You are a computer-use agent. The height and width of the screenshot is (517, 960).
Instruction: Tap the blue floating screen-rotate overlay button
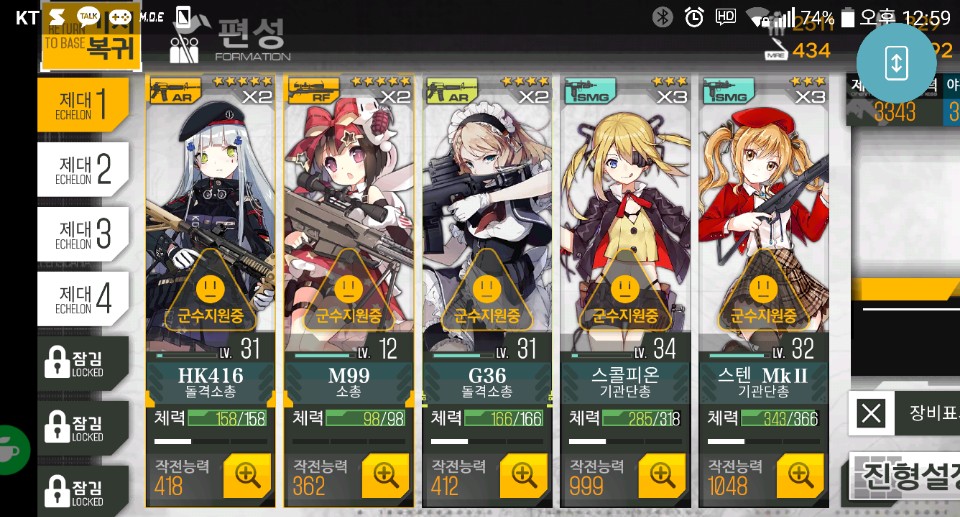tap(896, 61)
